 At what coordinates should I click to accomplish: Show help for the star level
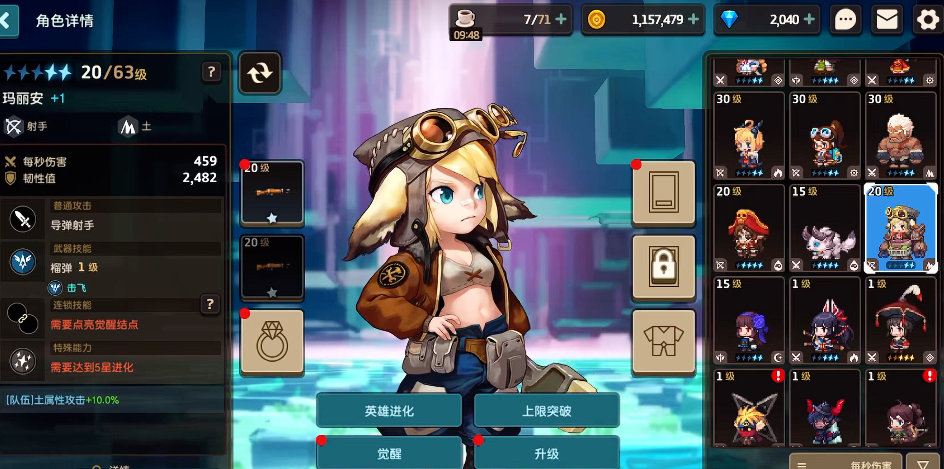(211, 72)
